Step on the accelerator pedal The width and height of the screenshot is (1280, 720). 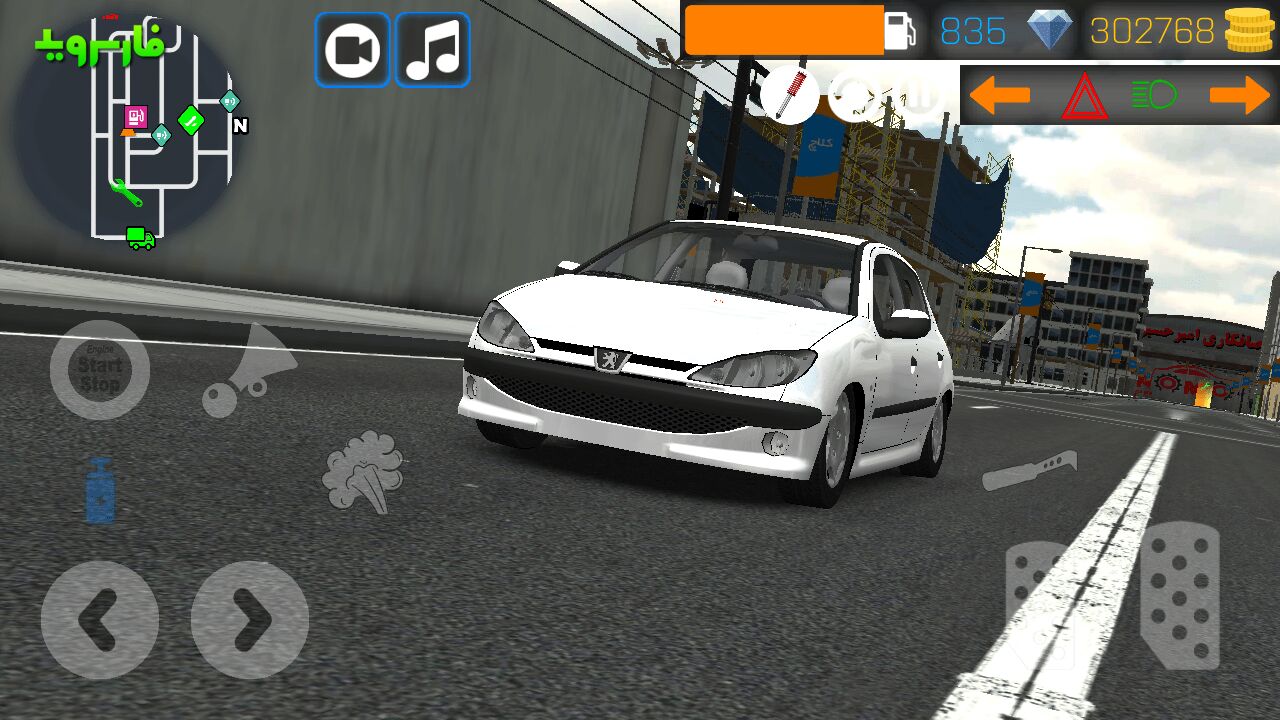click(1180, 596)
